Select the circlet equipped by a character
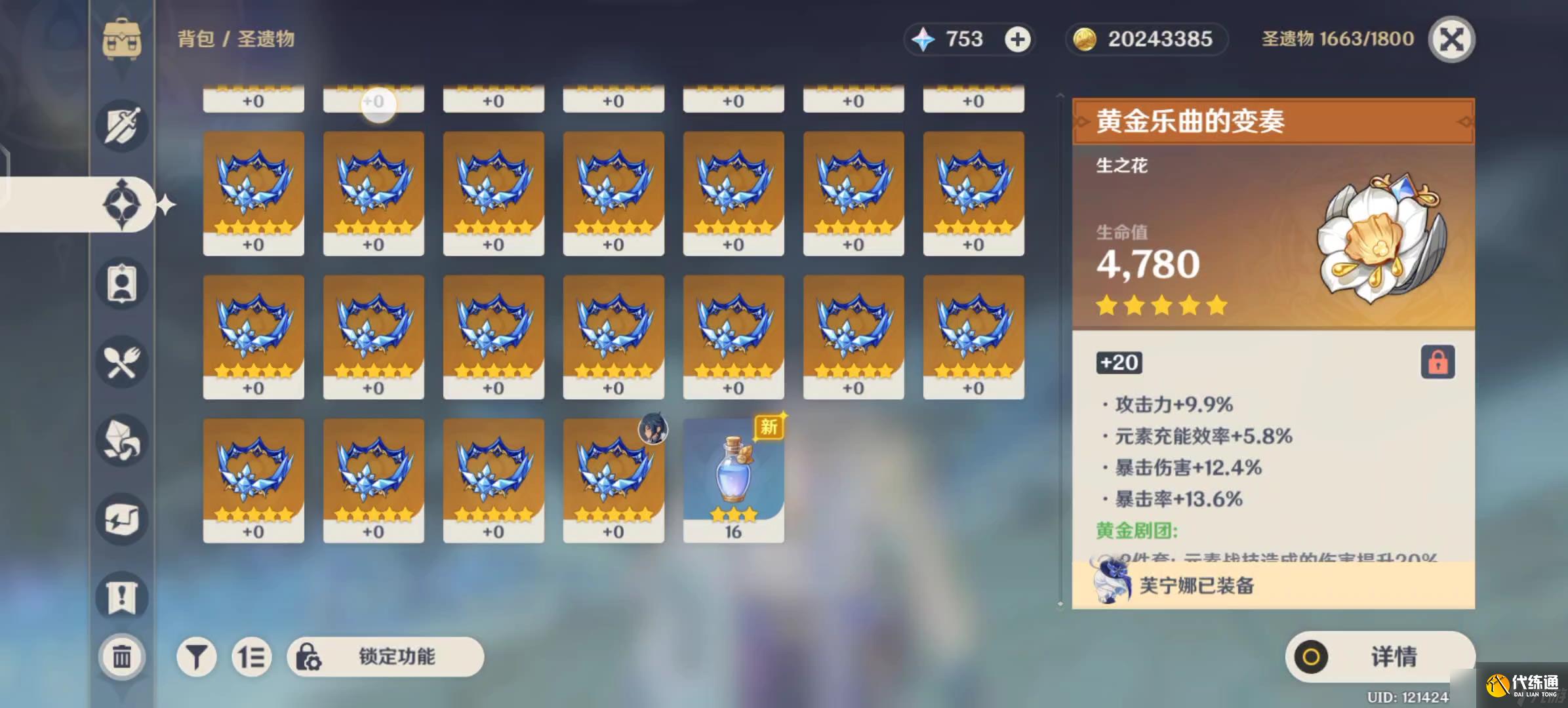The width and height of the screenshot is (1568, 708). tap(613, 480)
